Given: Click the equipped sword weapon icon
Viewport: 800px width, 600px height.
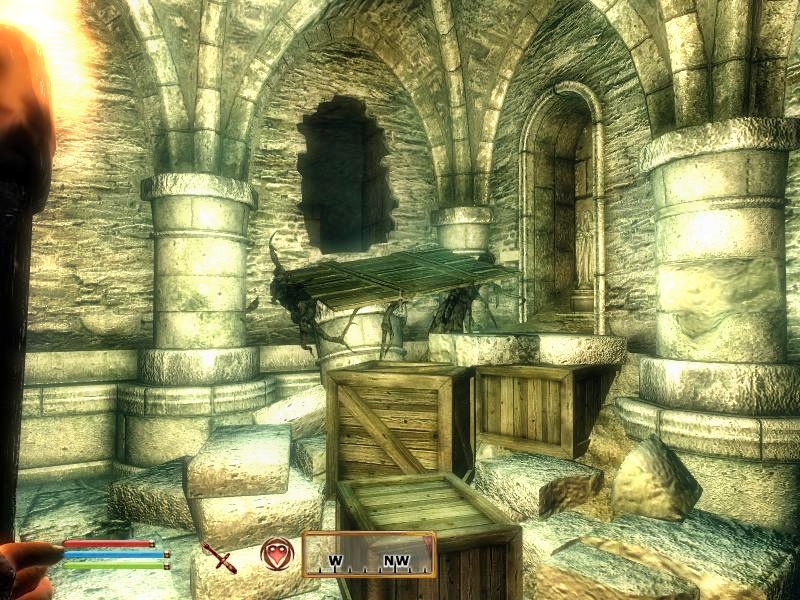Looking at the screenshot, I should [x=218, y=556].
